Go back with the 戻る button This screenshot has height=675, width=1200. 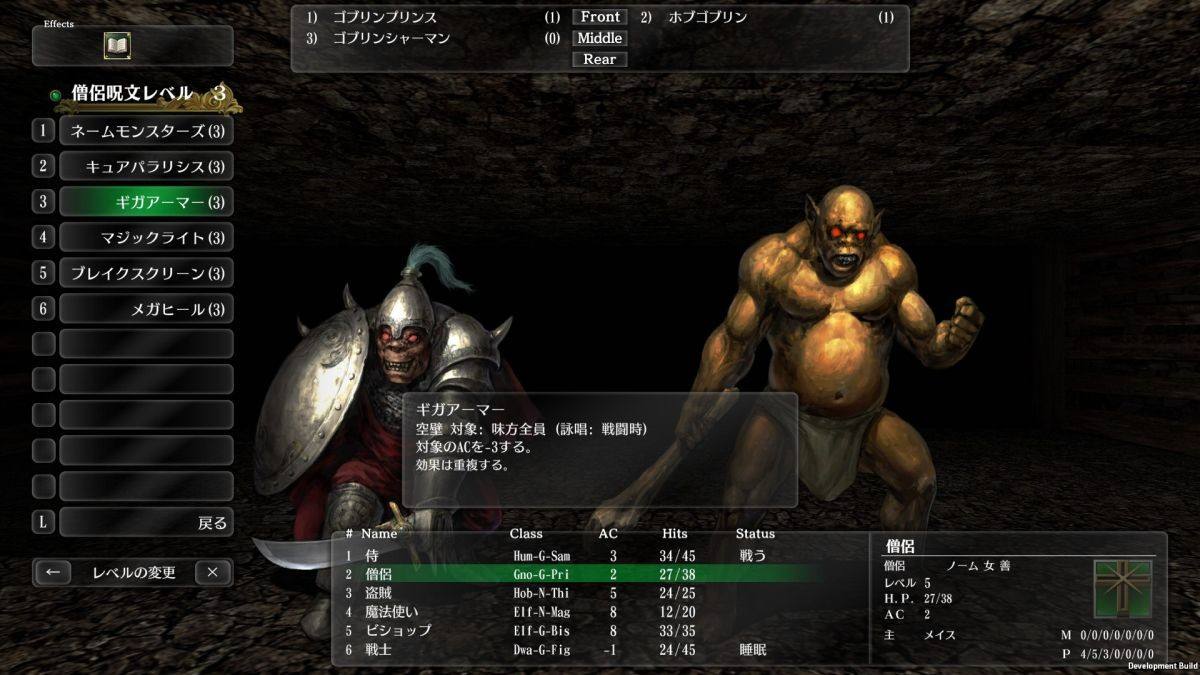click(x=146, y=522)
